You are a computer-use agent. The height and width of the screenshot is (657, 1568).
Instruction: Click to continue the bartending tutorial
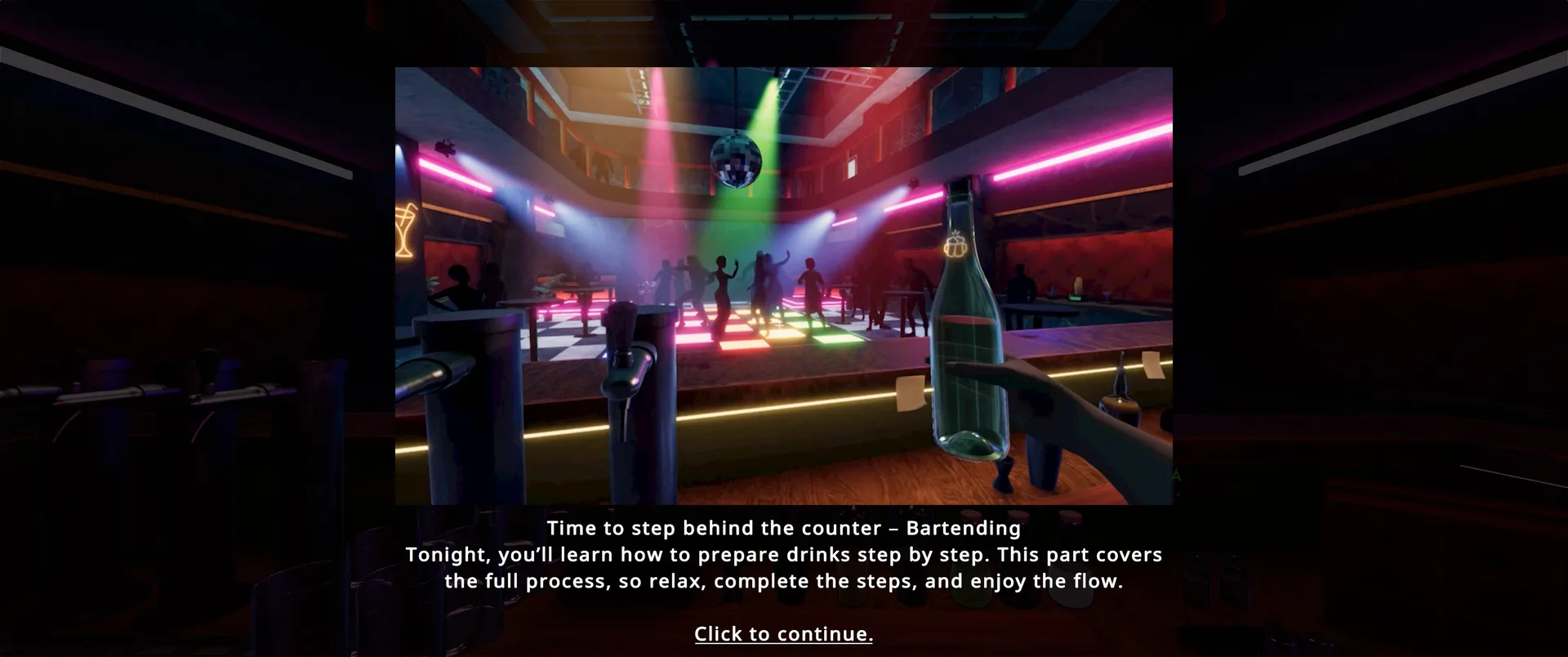tap(783, 634)
